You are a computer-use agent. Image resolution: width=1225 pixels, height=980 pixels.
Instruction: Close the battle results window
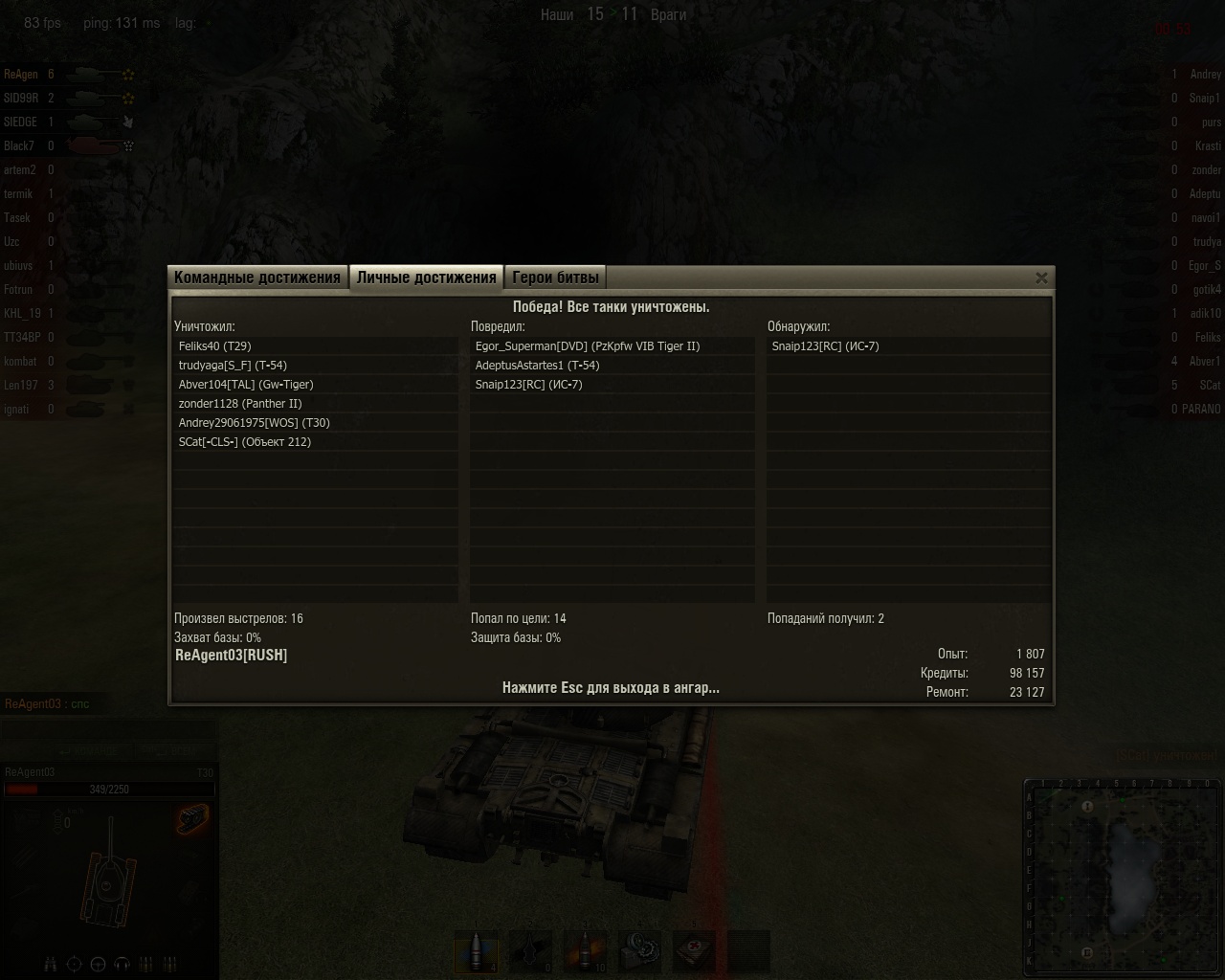(1041, 278)
